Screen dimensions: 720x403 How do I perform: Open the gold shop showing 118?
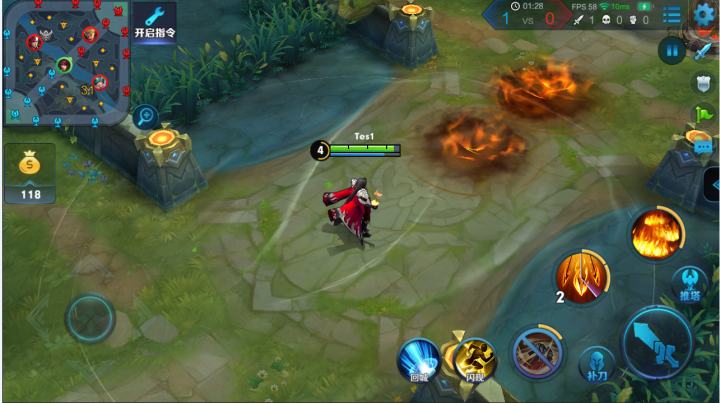click(30, 174)
